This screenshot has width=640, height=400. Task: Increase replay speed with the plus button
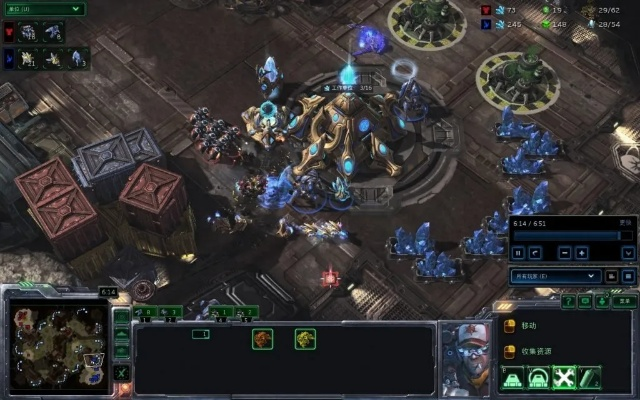pos(583,252)
